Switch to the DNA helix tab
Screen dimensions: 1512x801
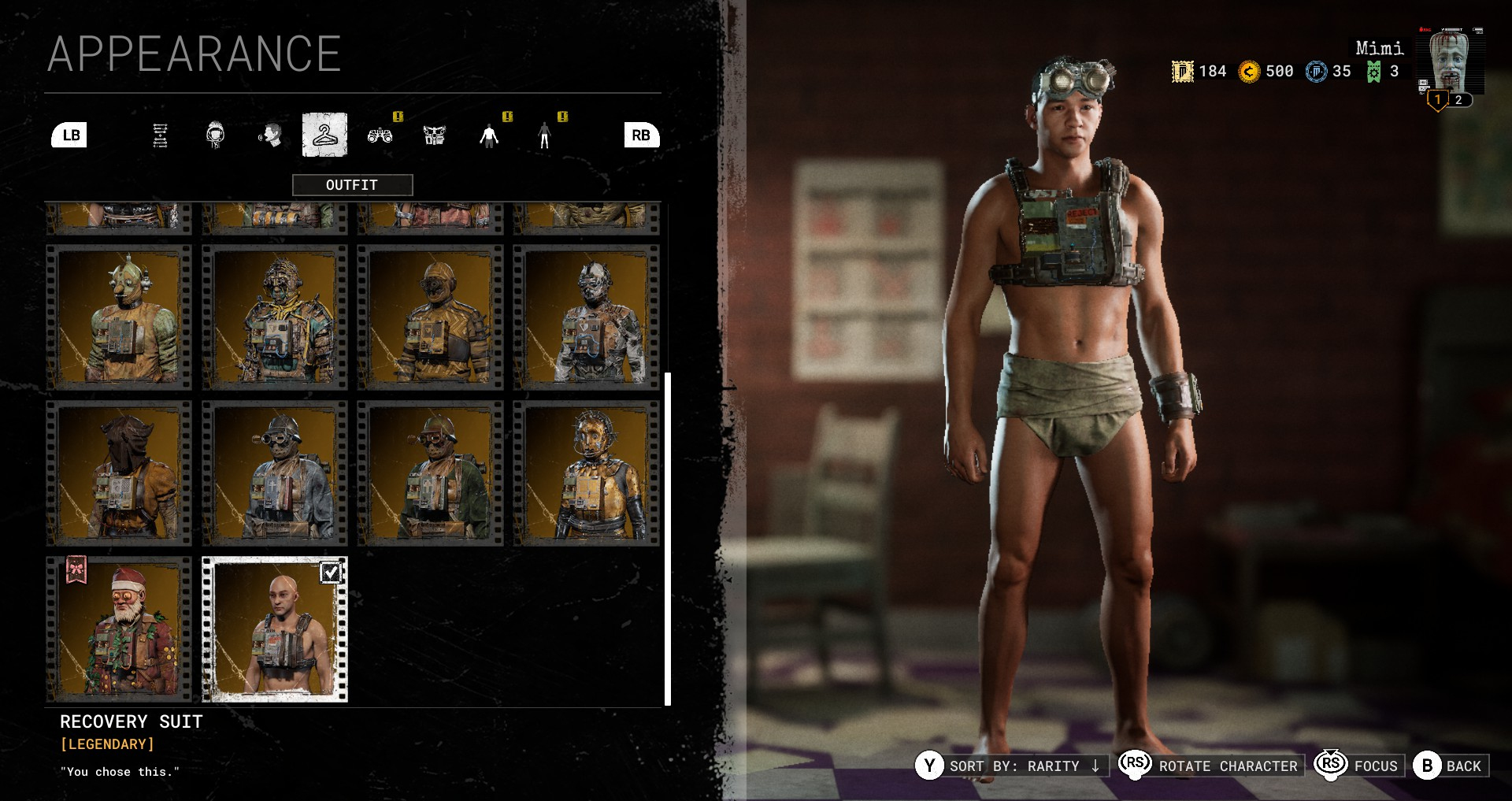point(160,135)
